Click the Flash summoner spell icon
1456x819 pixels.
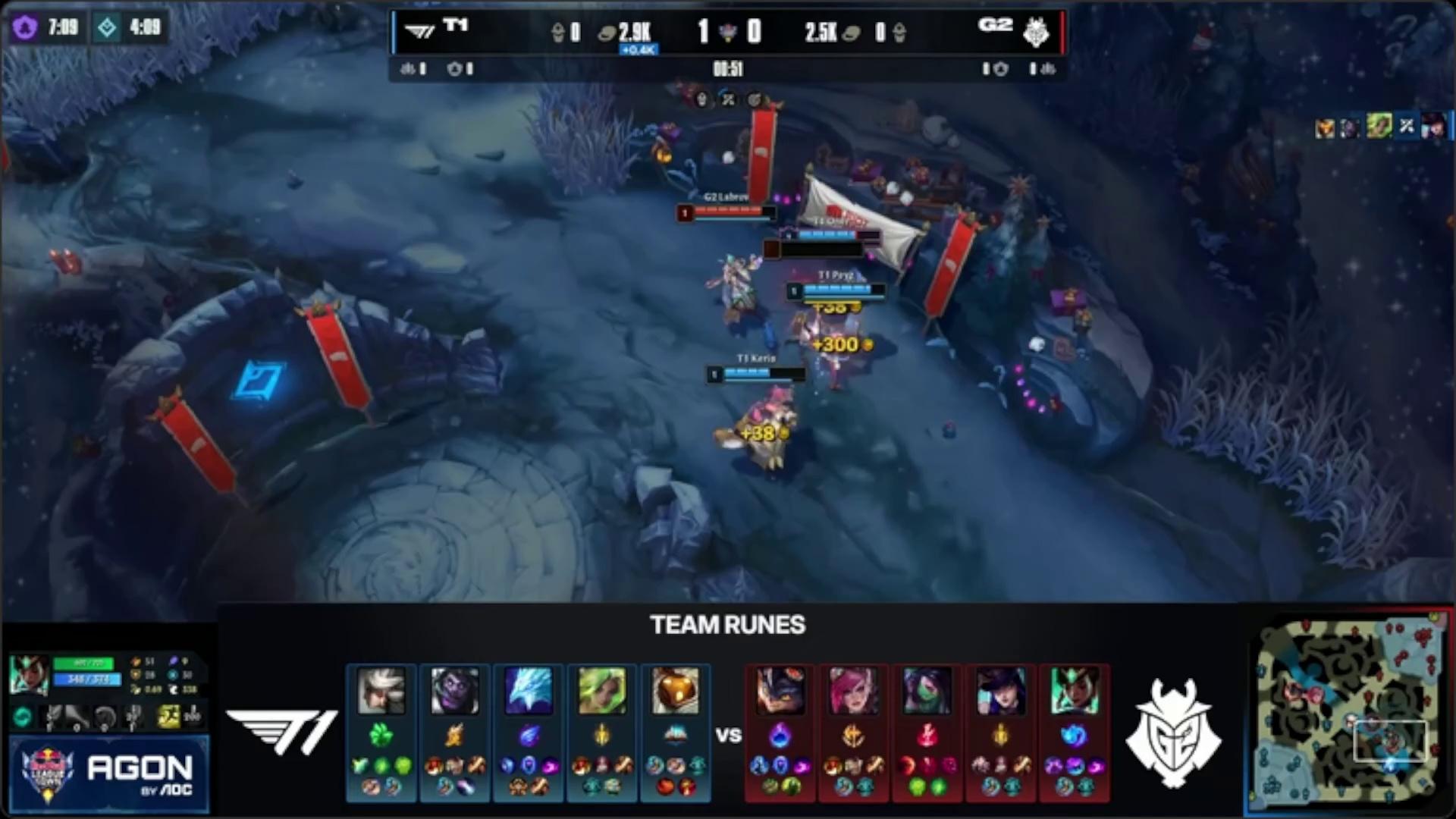(168, 716)
